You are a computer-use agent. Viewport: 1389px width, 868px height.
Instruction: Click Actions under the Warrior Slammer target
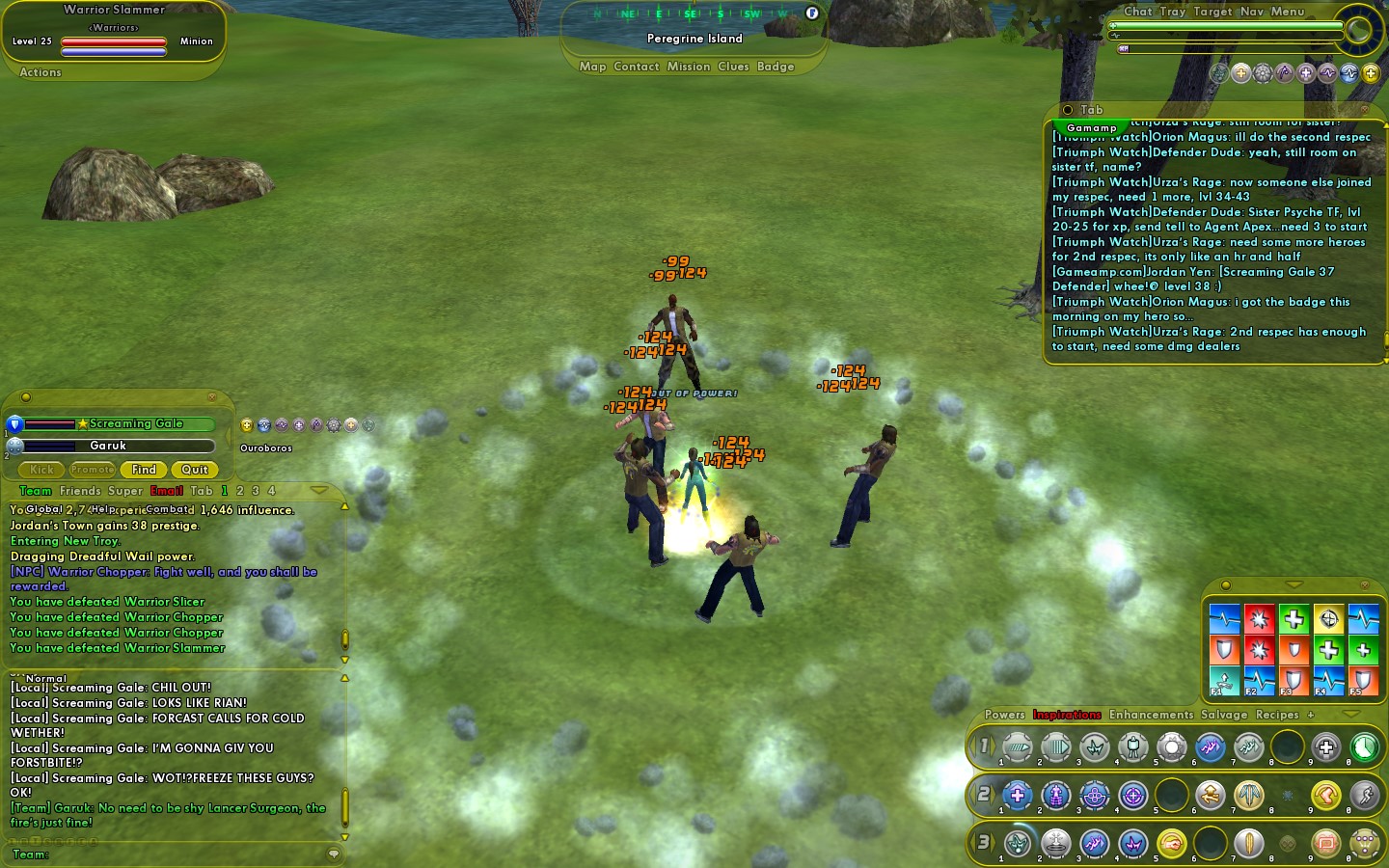point(41,72)
